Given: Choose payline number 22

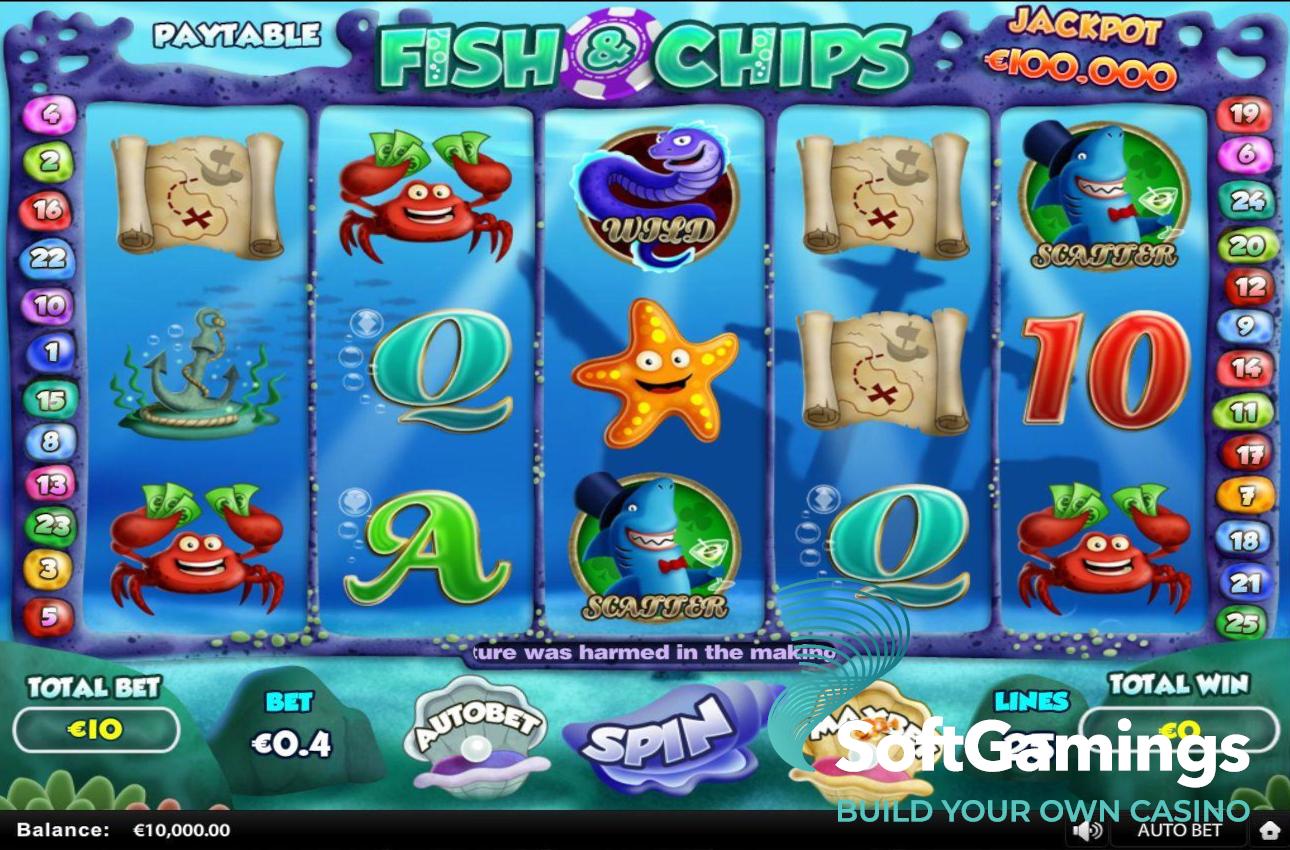Looking at the screenshot, I should [x=48, y=259].
